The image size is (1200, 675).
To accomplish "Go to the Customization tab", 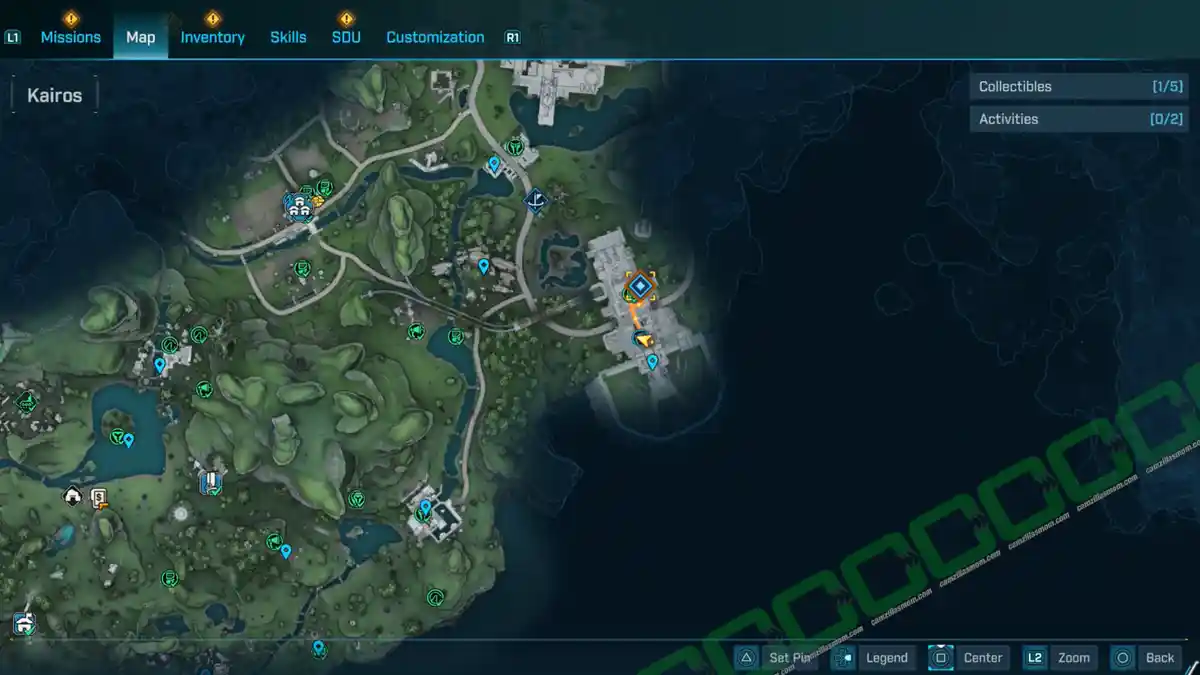I will 435,37.
